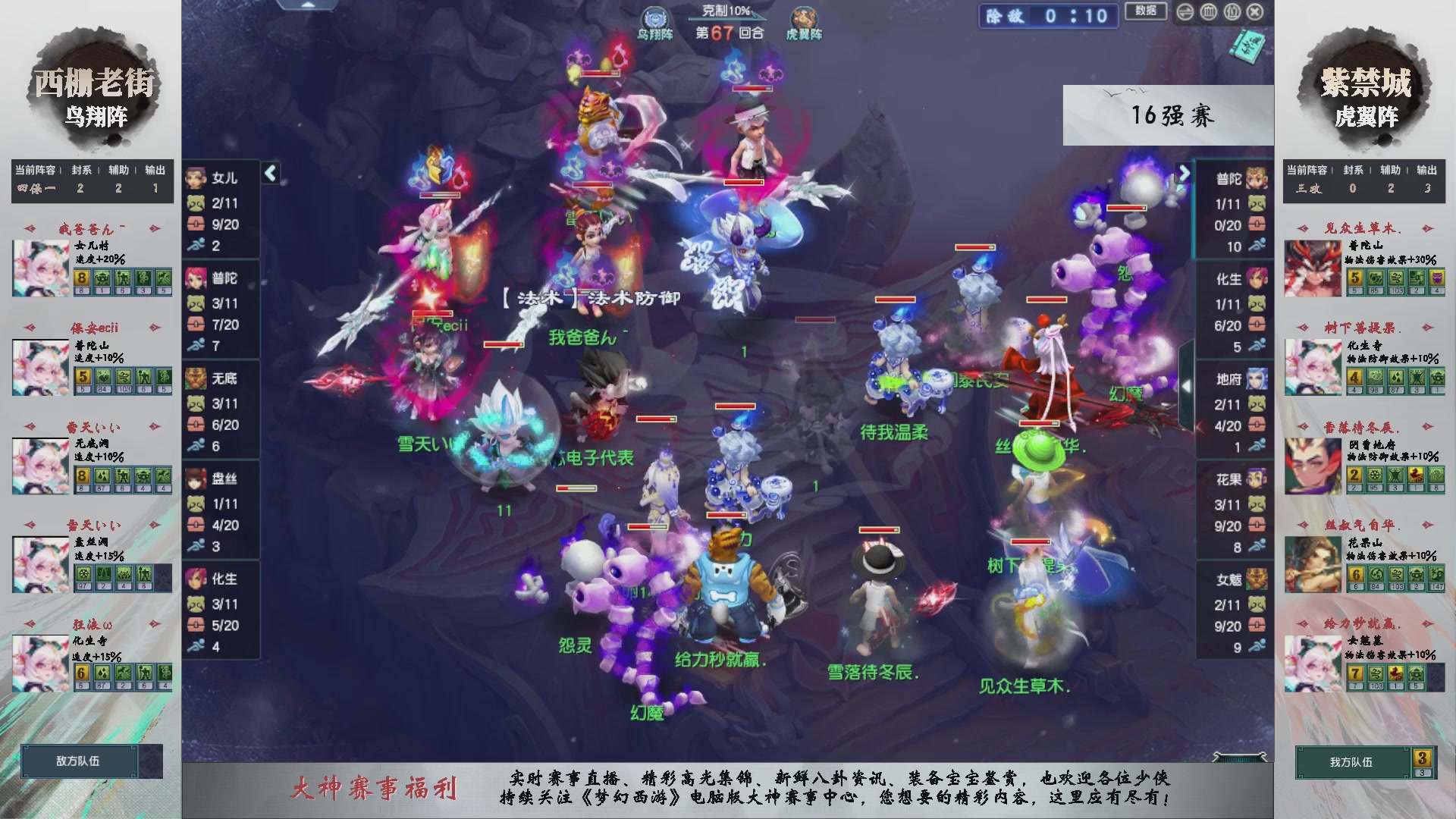Toggle the arrow switch icon beside 数据
This screenshot has width=1456, height=819.
1185,12
